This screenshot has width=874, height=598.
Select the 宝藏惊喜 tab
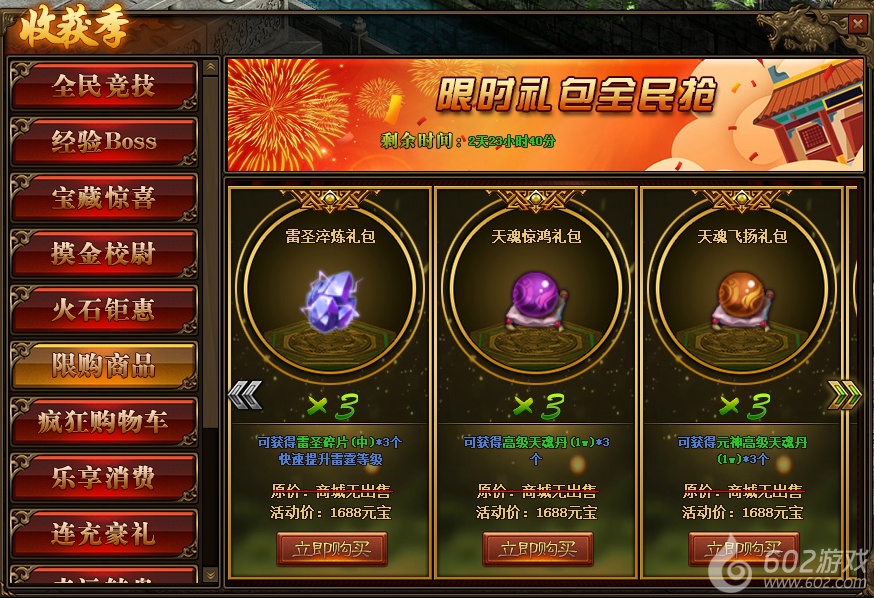point(103,198)
